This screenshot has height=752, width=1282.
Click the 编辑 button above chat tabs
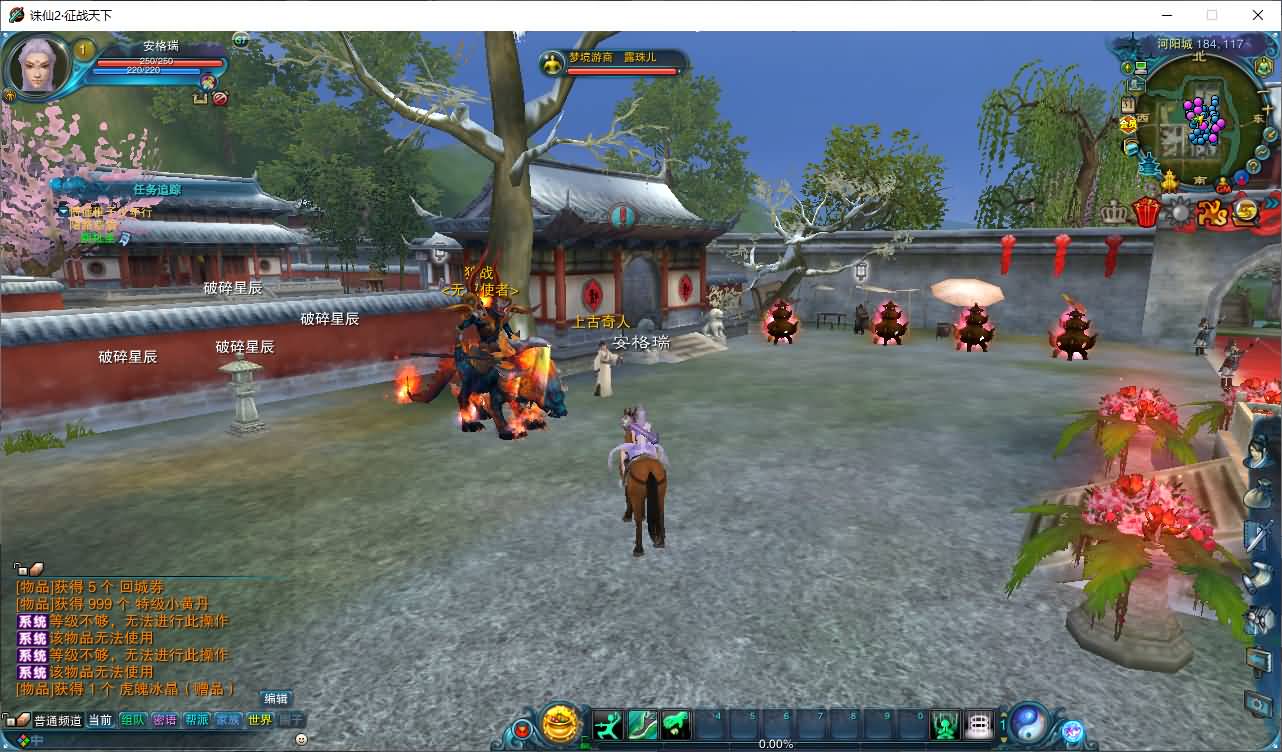(276, 699)
